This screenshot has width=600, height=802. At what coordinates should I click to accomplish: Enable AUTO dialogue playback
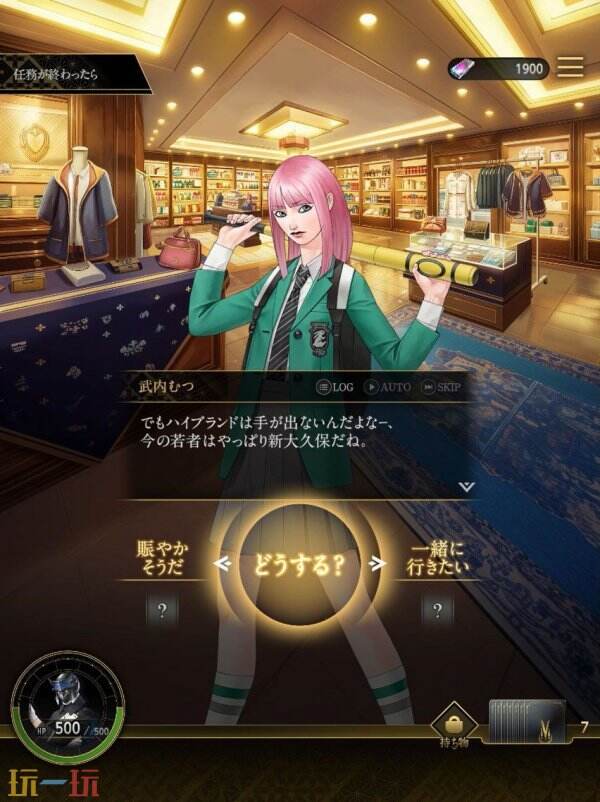point(387,387)
